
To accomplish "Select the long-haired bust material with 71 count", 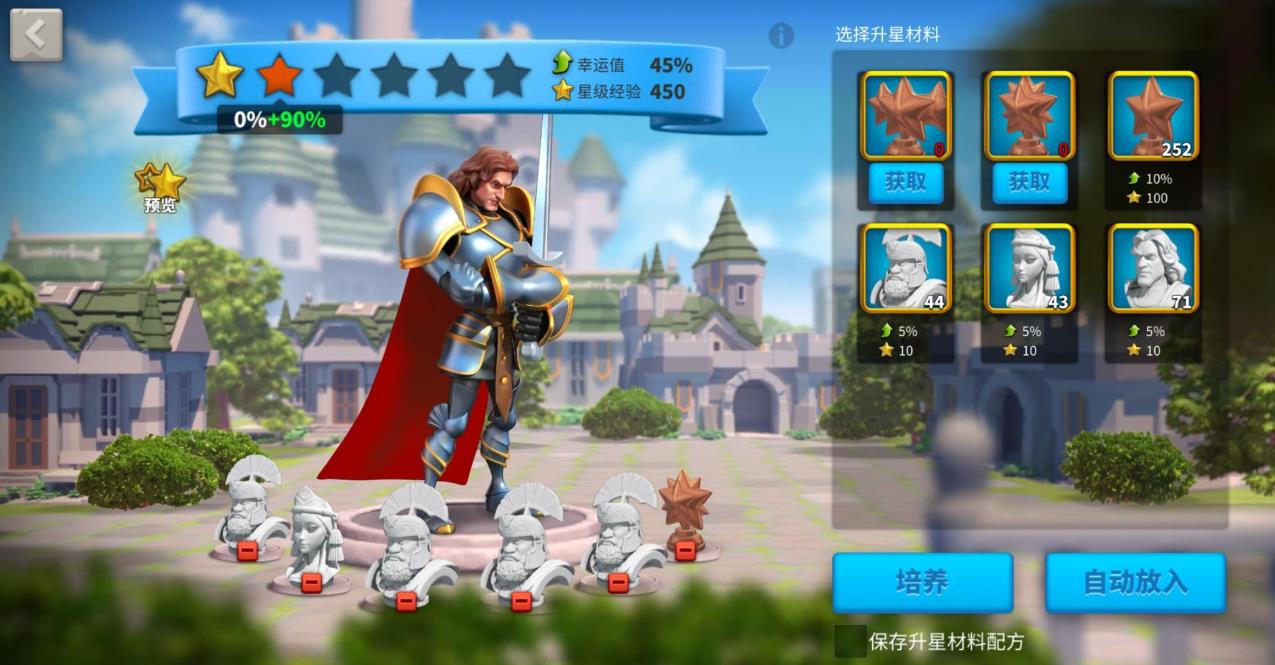I will coord(1153,268).
